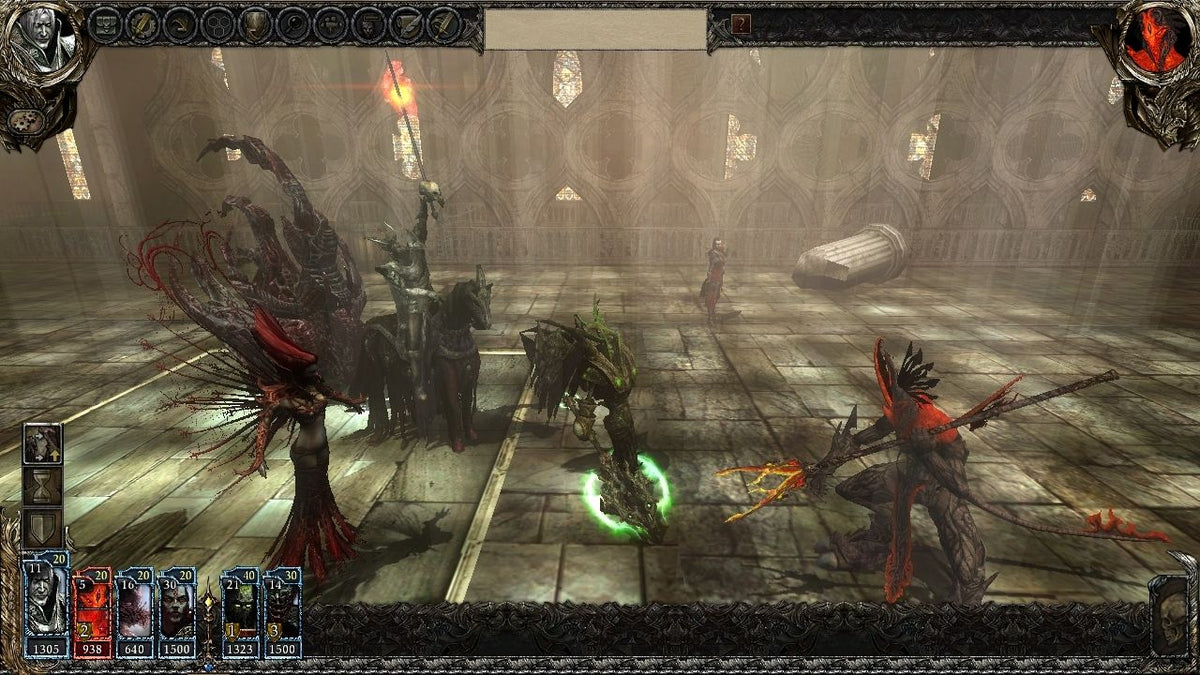Choose the hourglass wait button
The width and height of the screenshot is (1200, 675).
43,487
